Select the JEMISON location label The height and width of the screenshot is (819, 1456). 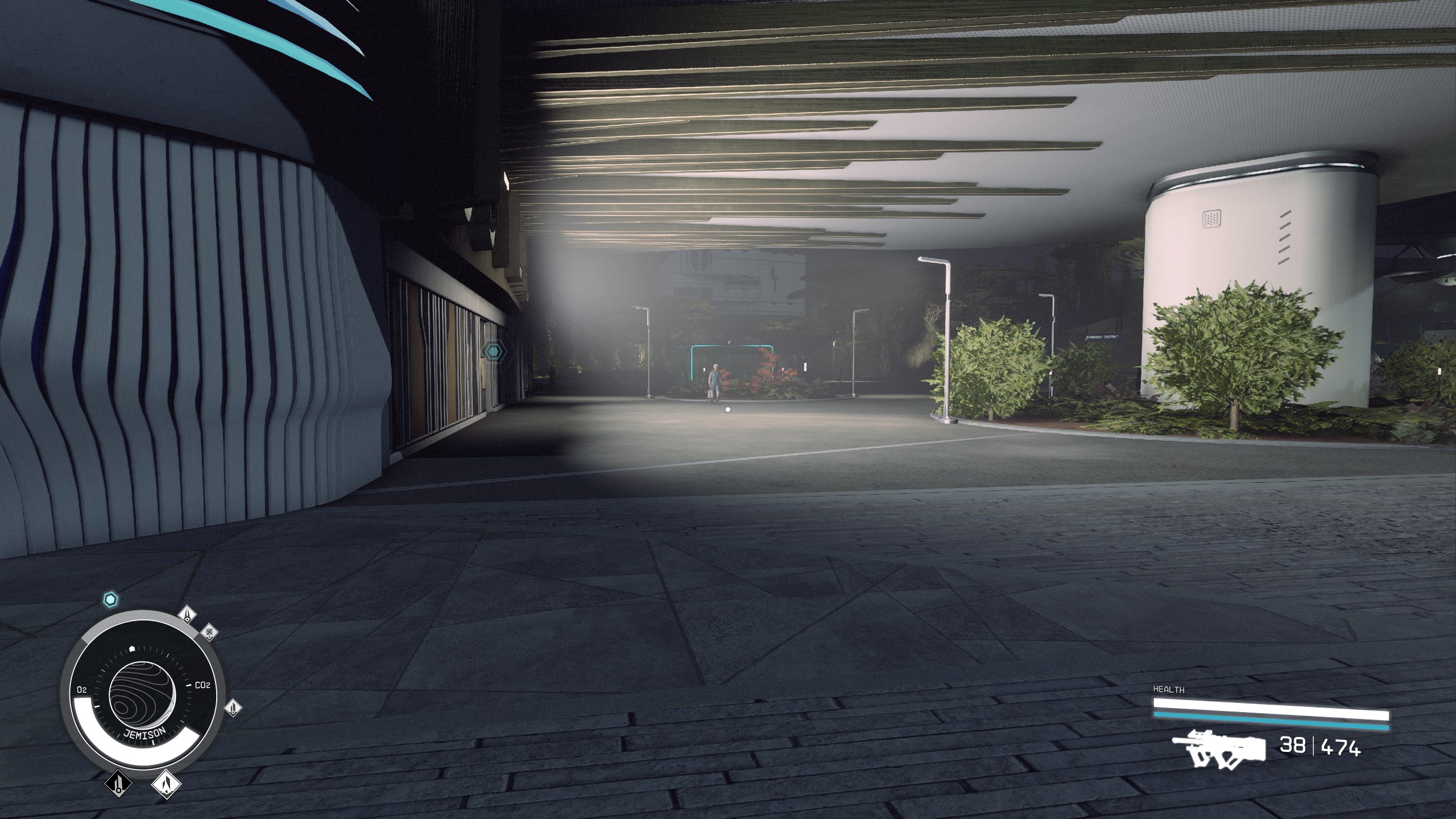145,733
